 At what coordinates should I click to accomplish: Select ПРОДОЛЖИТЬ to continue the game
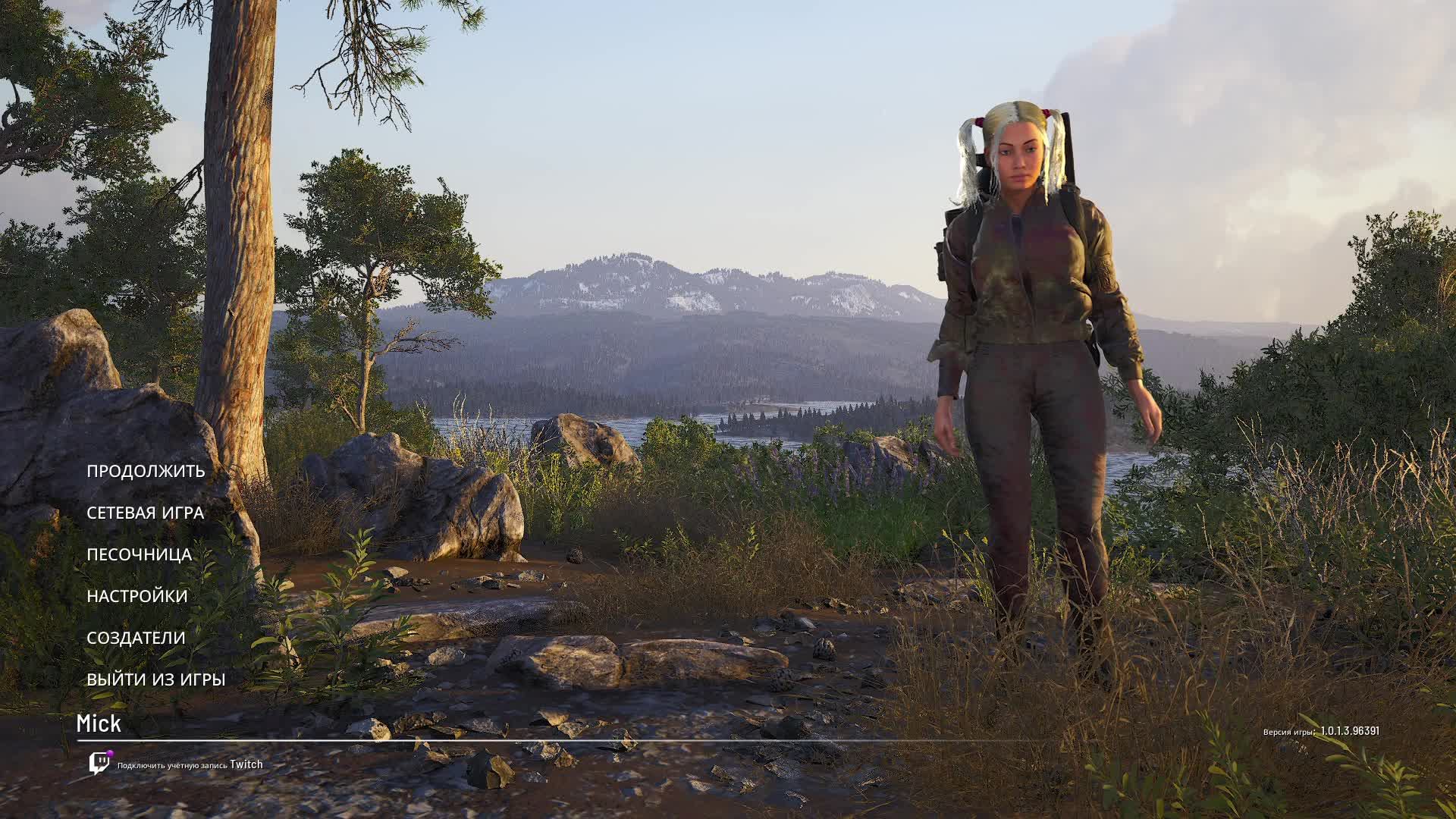(146, 471)
